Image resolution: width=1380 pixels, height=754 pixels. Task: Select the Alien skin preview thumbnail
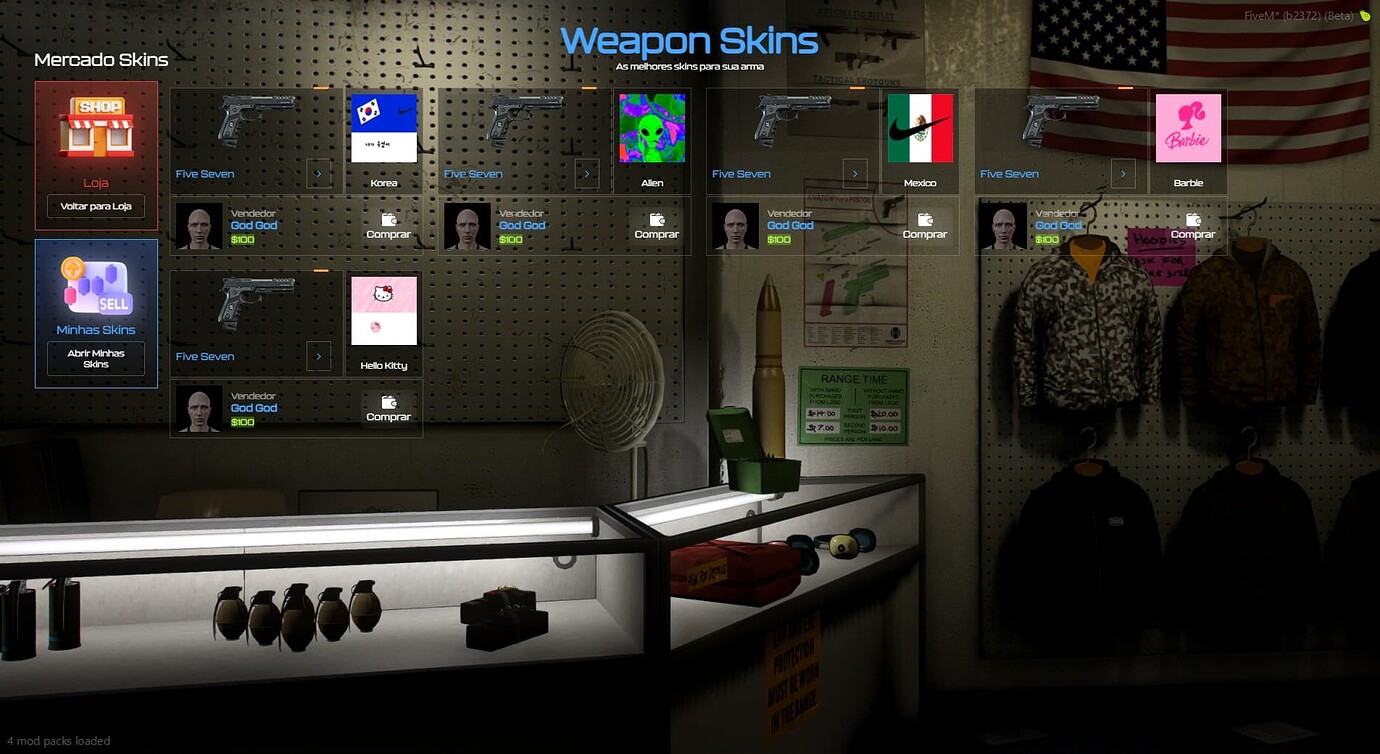click(652, 127)
